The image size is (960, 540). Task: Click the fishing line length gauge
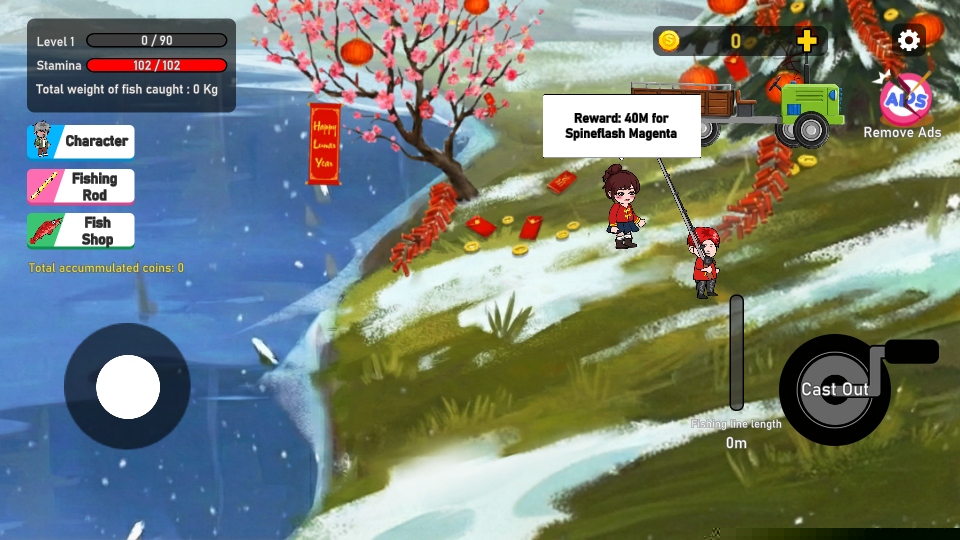[737, 352]
